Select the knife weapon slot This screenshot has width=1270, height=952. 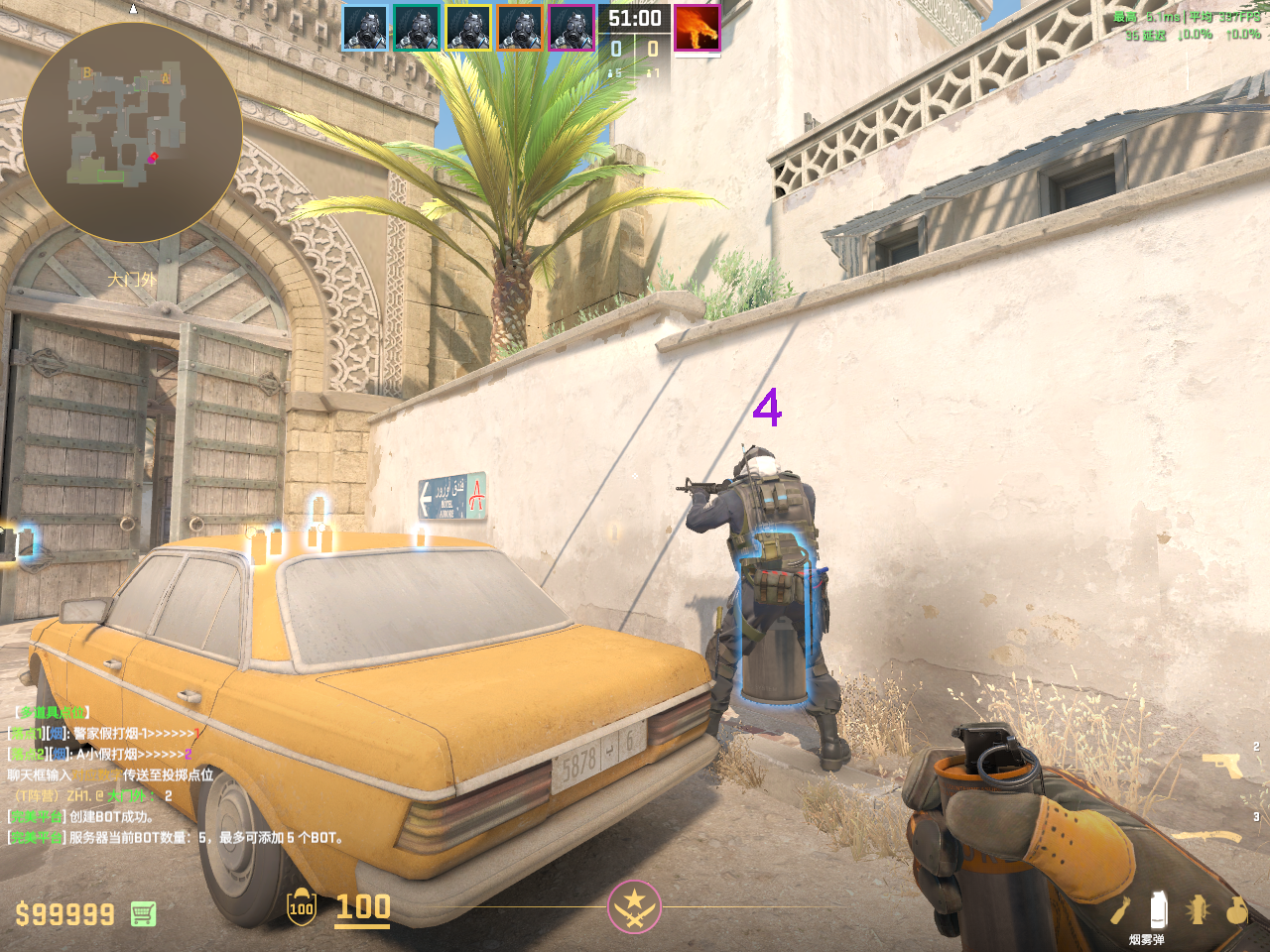point(1210,836)
